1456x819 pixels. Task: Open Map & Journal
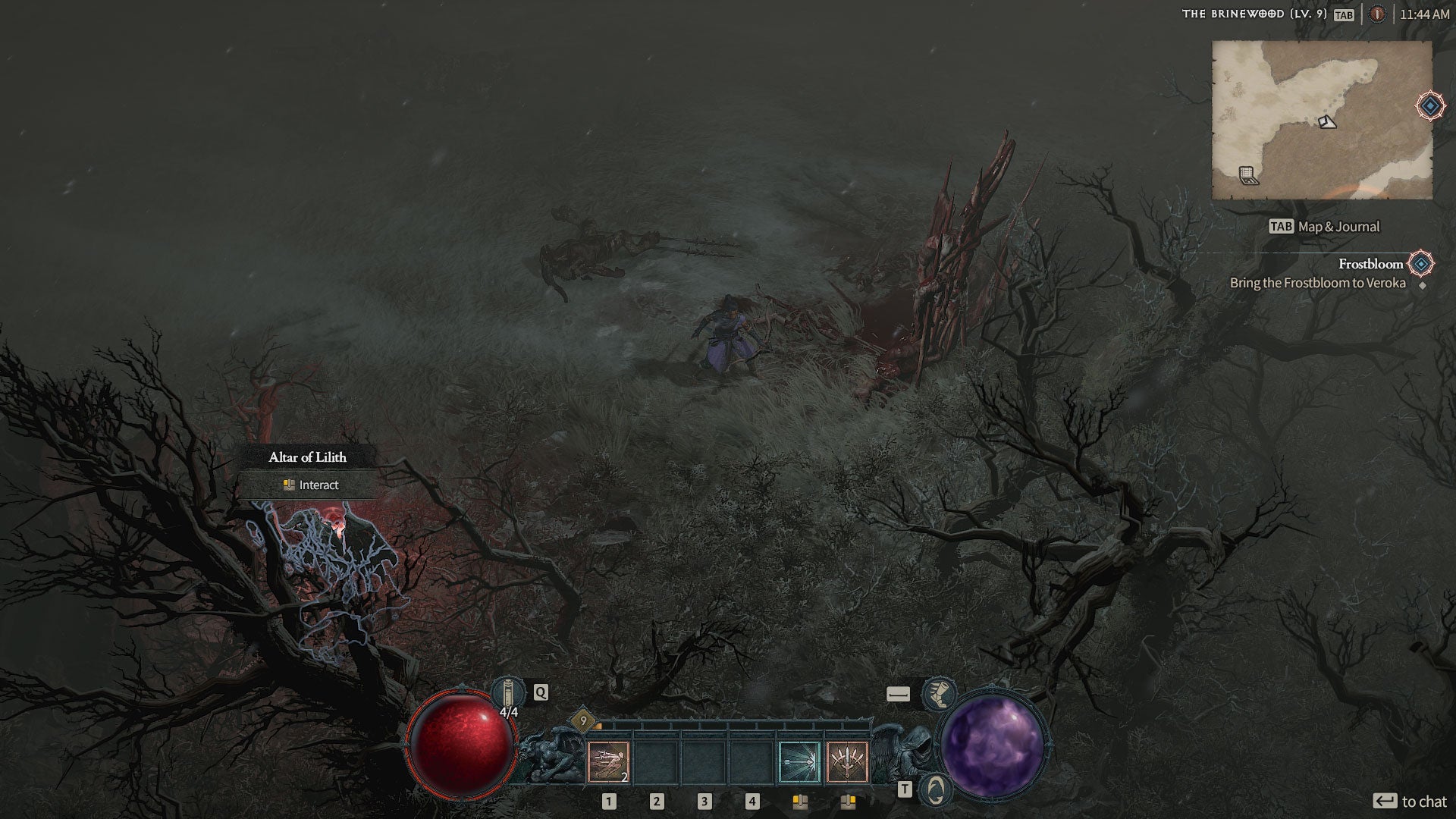[1324, 227]
